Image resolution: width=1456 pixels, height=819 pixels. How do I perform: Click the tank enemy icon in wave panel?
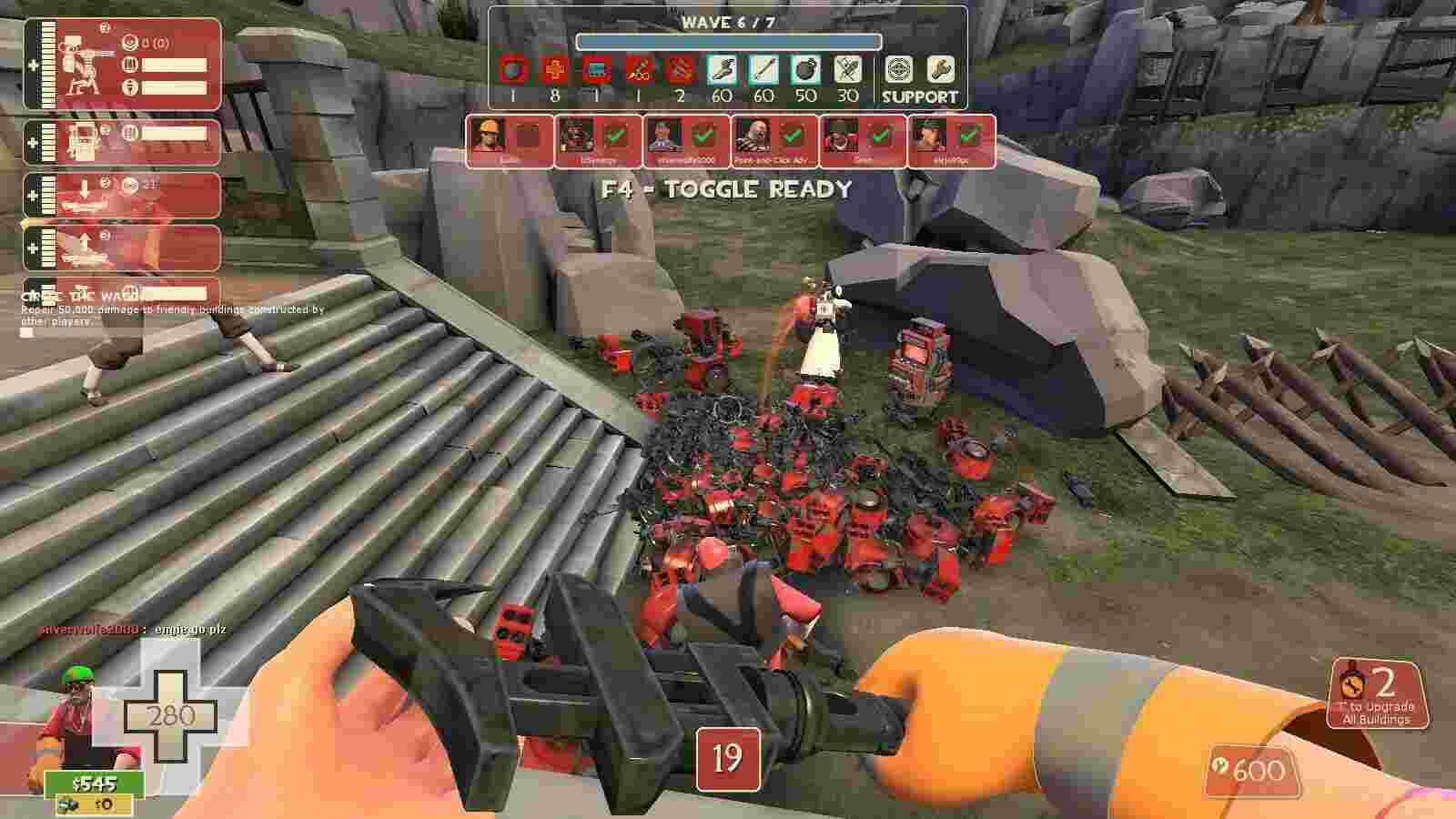(596, 70)
